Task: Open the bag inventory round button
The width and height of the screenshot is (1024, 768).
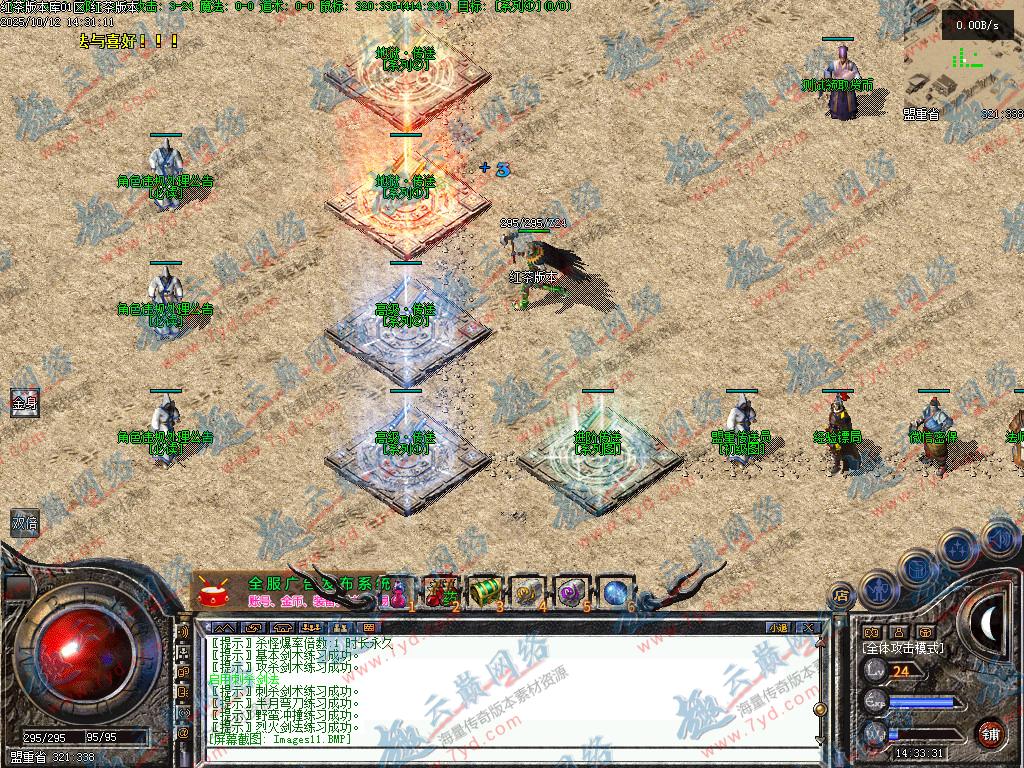Action: click(918, 567)
